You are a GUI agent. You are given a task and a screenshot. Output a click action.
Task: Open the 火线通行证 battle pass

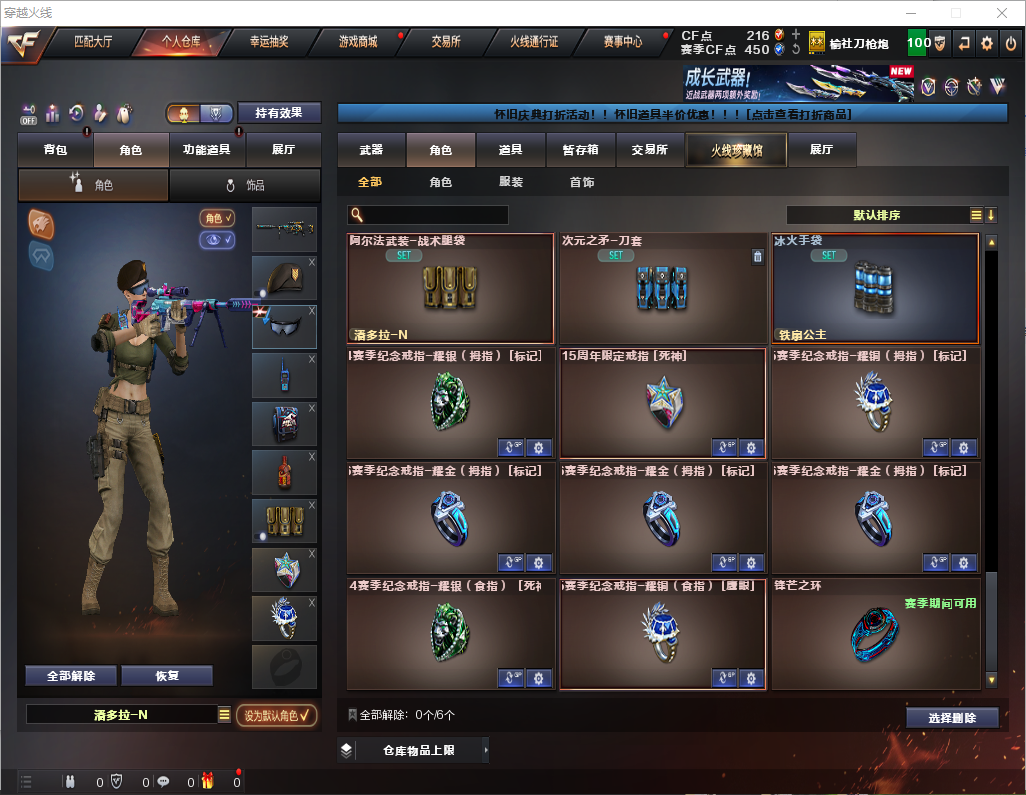point(534,42)
